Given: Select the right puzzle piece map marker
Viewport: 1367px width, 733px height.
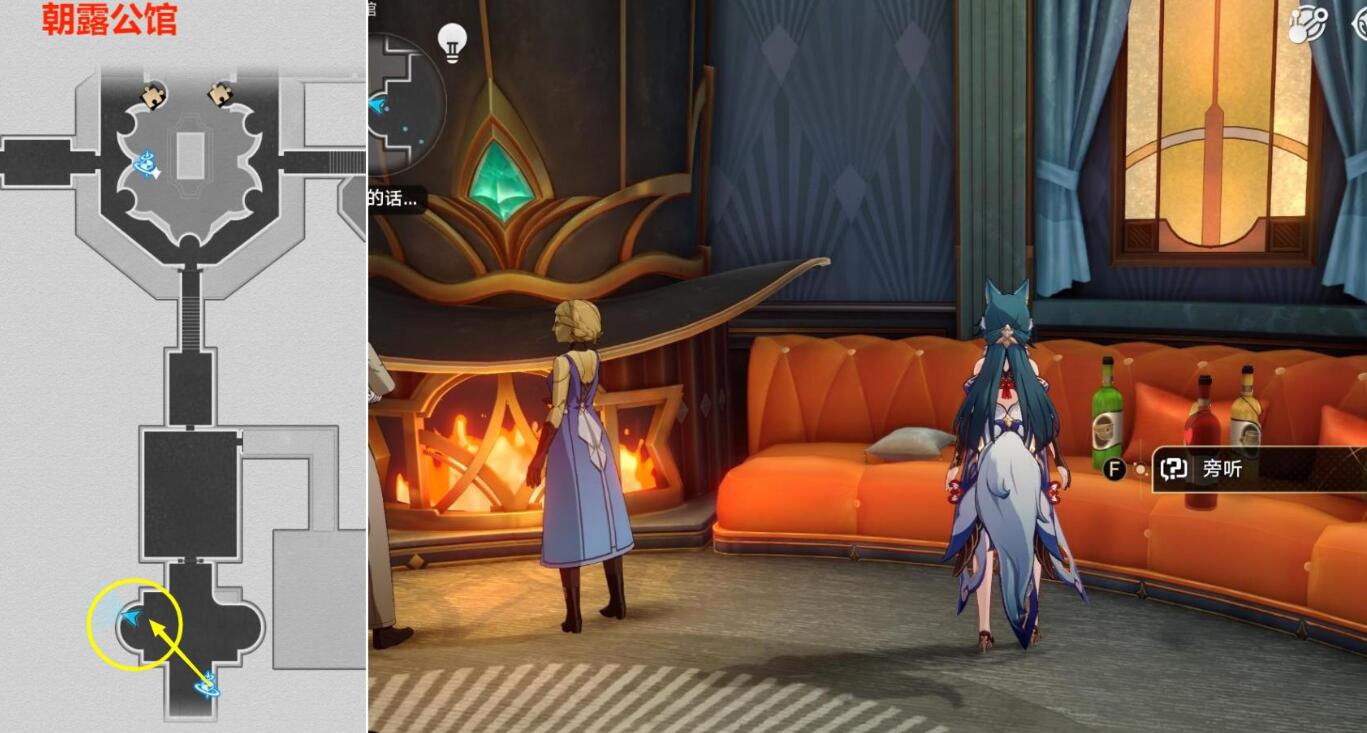Looking at the screenshot, I should point(220,94).
